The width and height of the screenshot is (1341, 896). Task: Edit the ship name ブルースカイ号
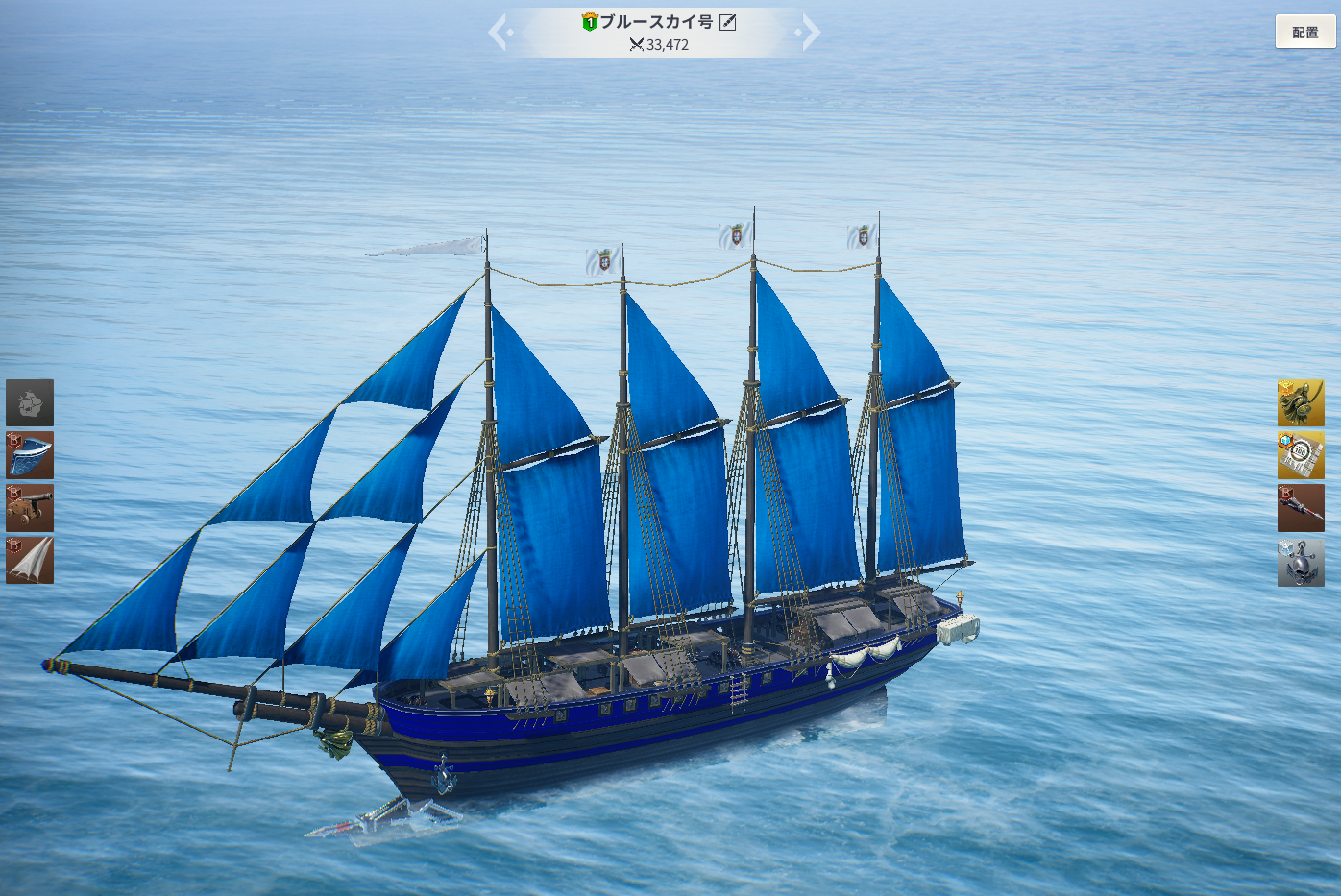(x=728, y=22)
